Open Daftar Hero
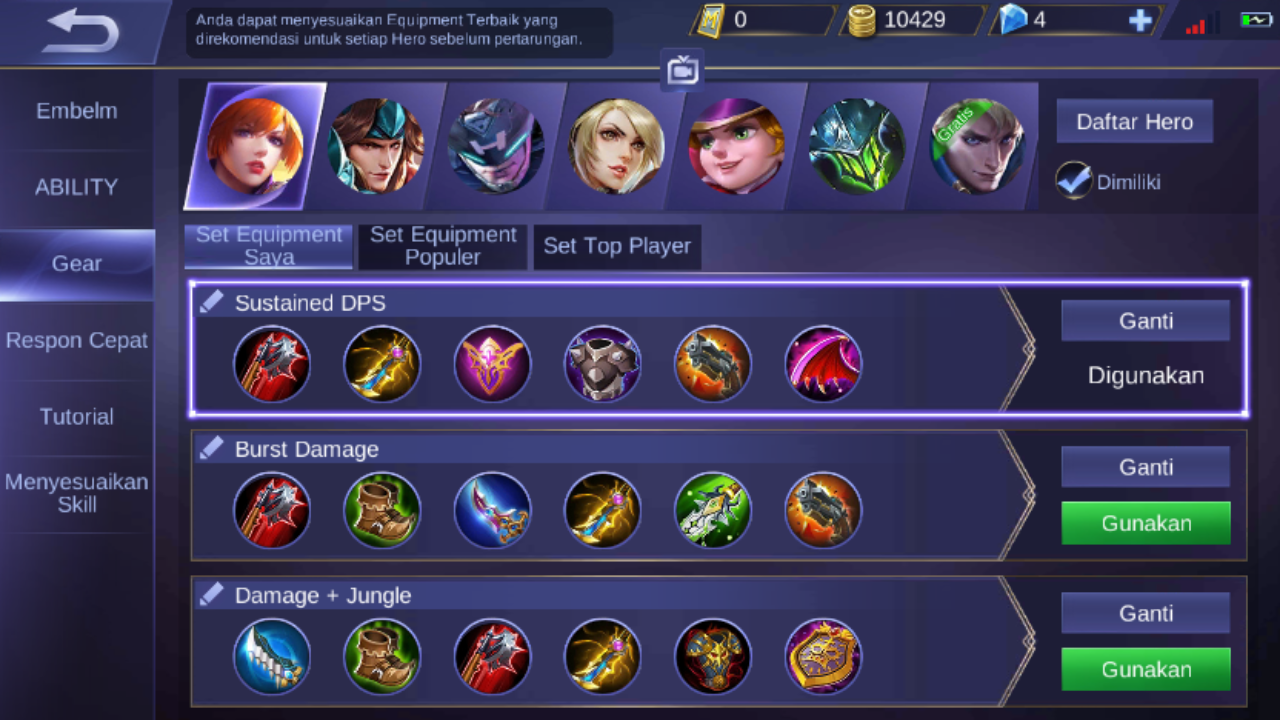Screen dimensions: 1280x720 click(x=1134, y=121)
